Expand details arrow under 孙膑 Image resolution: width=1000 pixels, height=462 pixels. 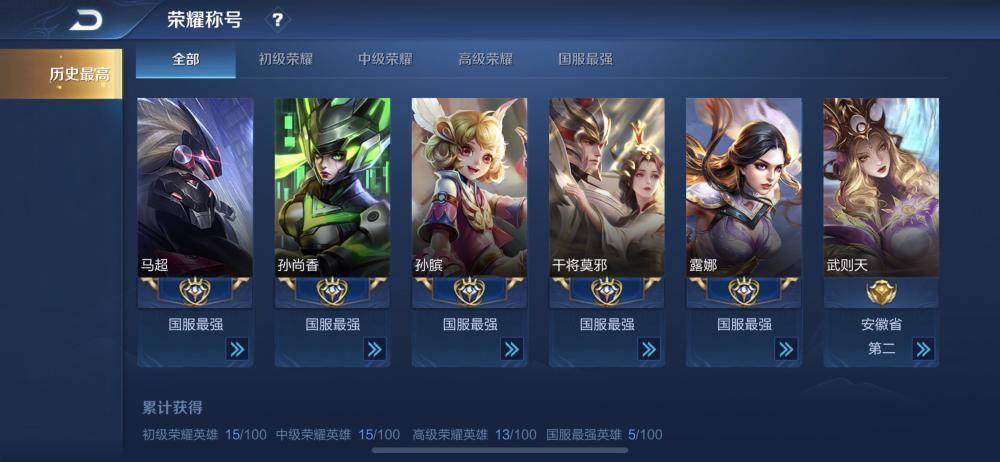point(511,349)
